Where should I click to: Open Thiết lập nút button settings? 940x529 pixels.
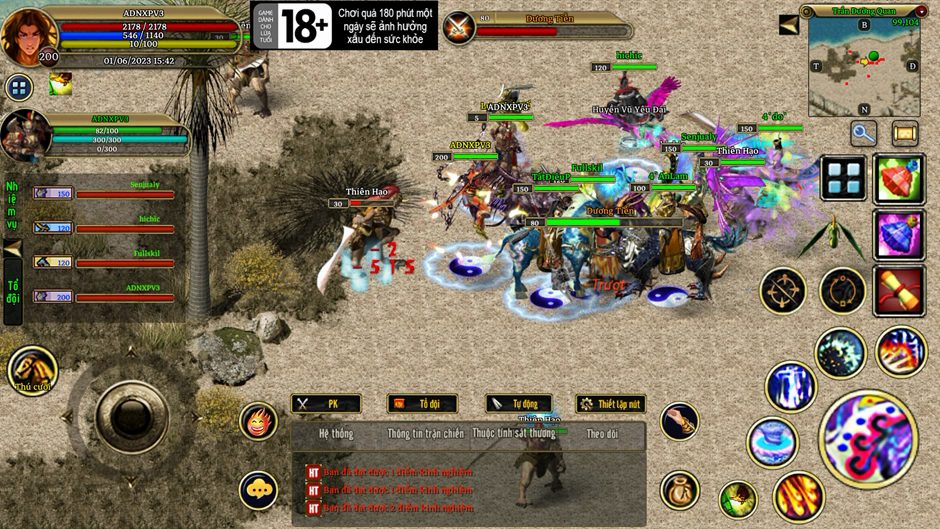point(610,404)
